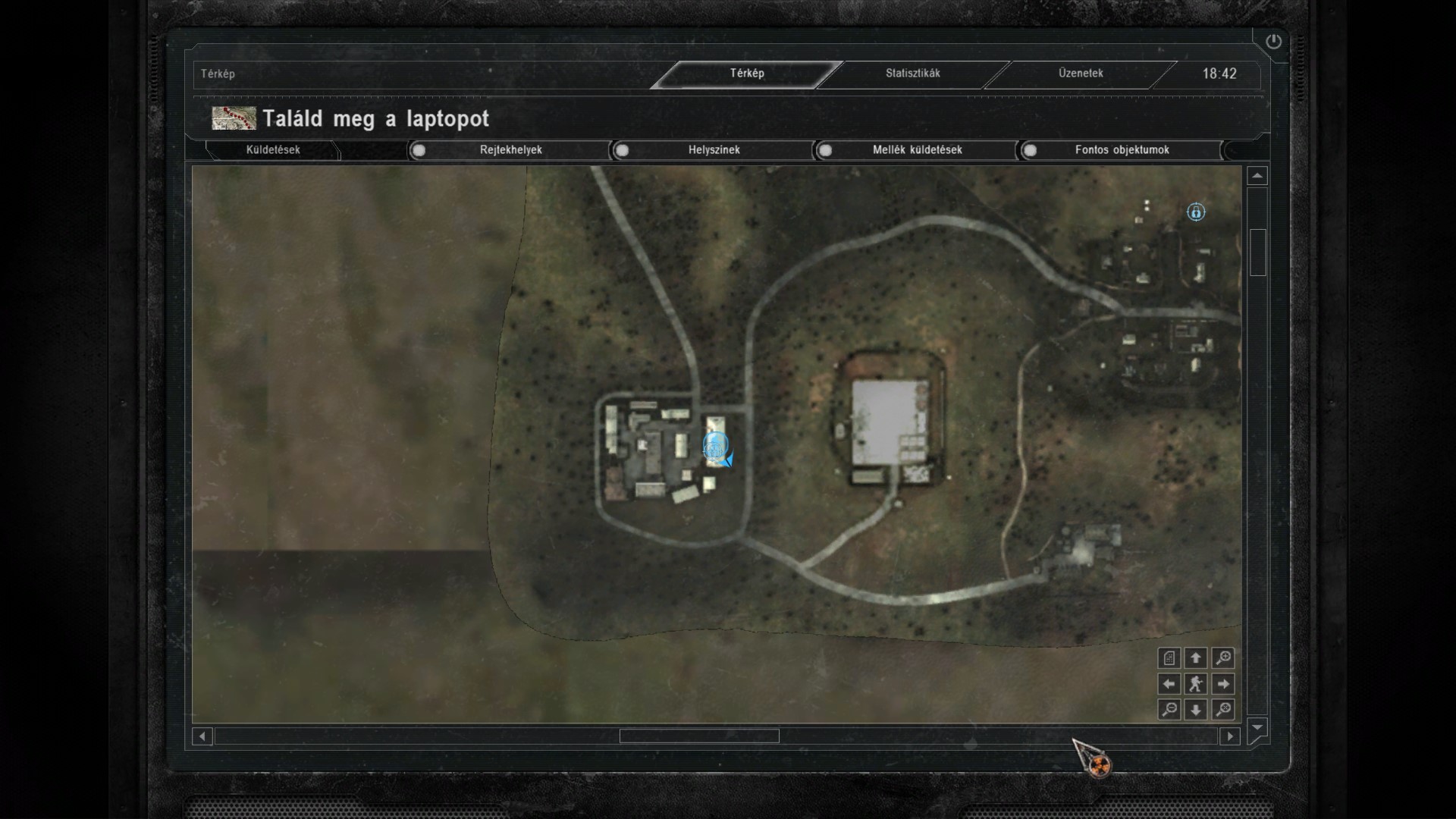
Task: Open the Küldetések quest list
Action: [273, 150]
